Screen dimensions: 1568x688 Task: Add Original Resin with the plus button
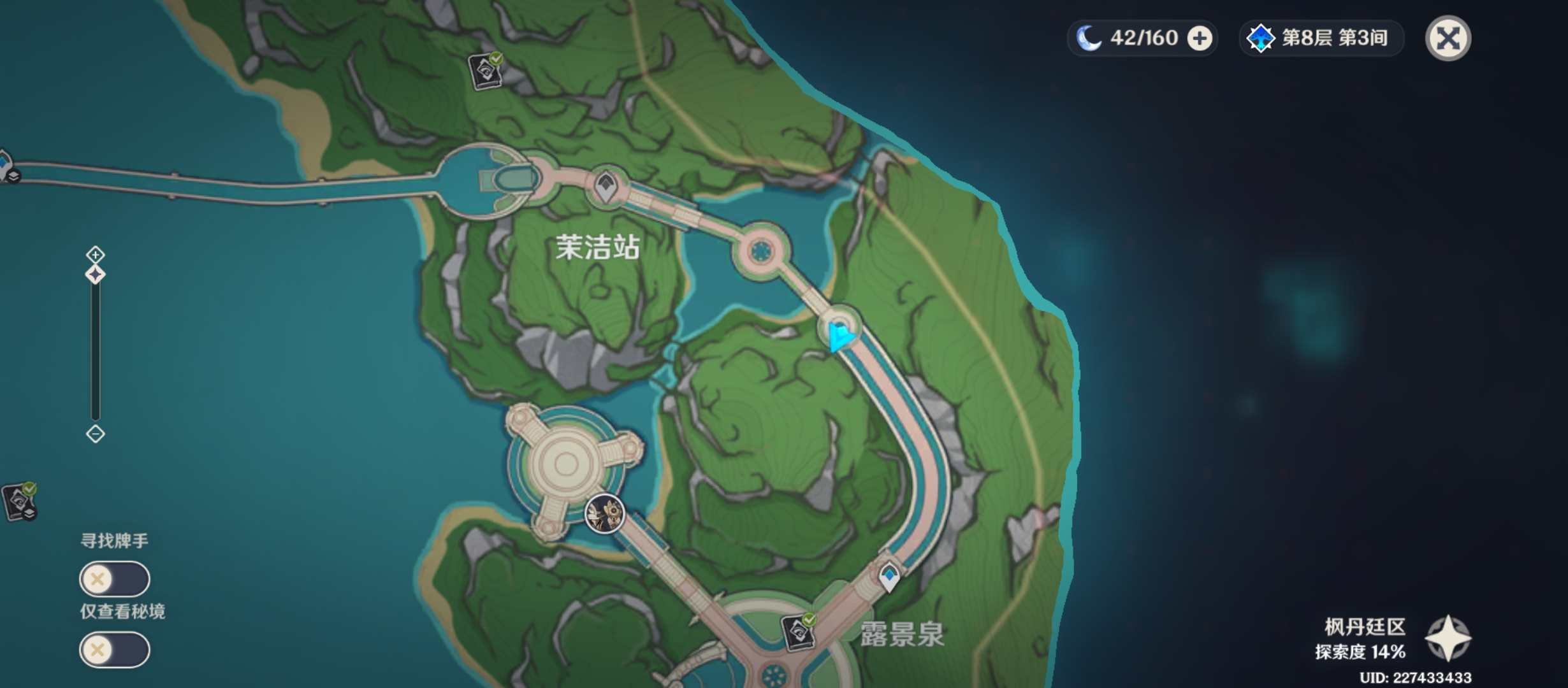click(x=1200, y=38)
